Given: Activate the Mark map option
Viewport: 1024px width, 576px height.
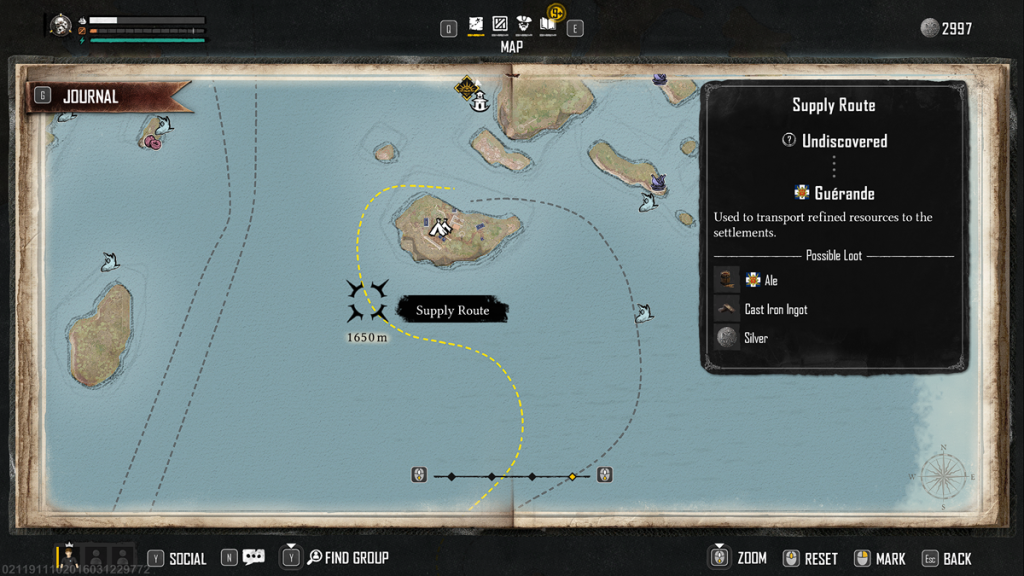Looking at the screenshot, I should [x=889, y=559].
